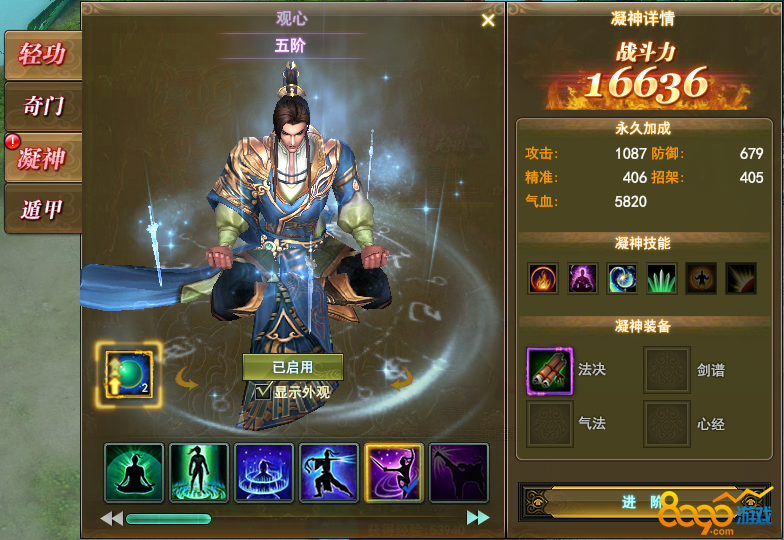Select the green orb upgrade item slot

pos(128,374)
